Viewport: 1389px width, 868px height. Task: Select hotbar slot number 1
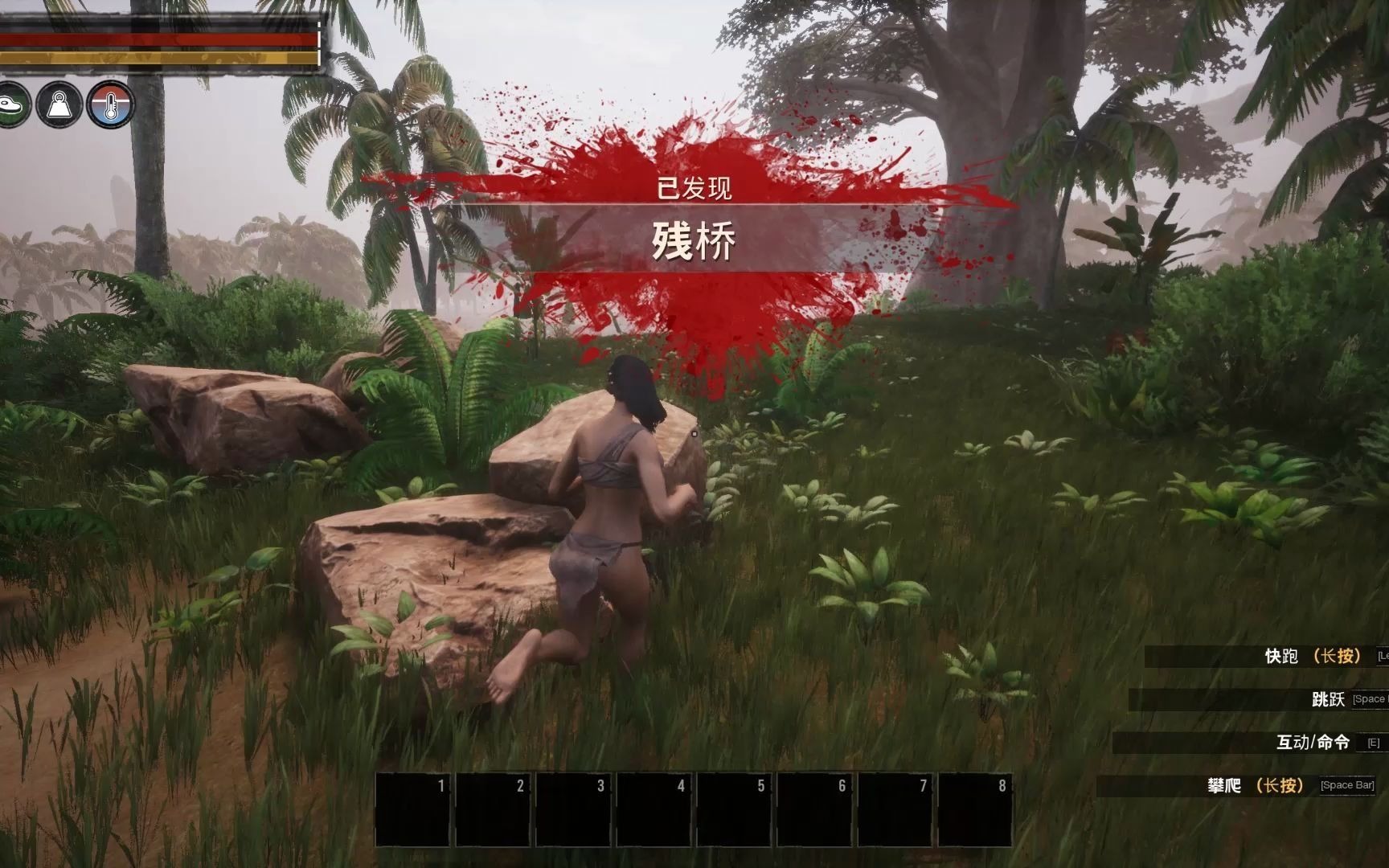[412, 809]
